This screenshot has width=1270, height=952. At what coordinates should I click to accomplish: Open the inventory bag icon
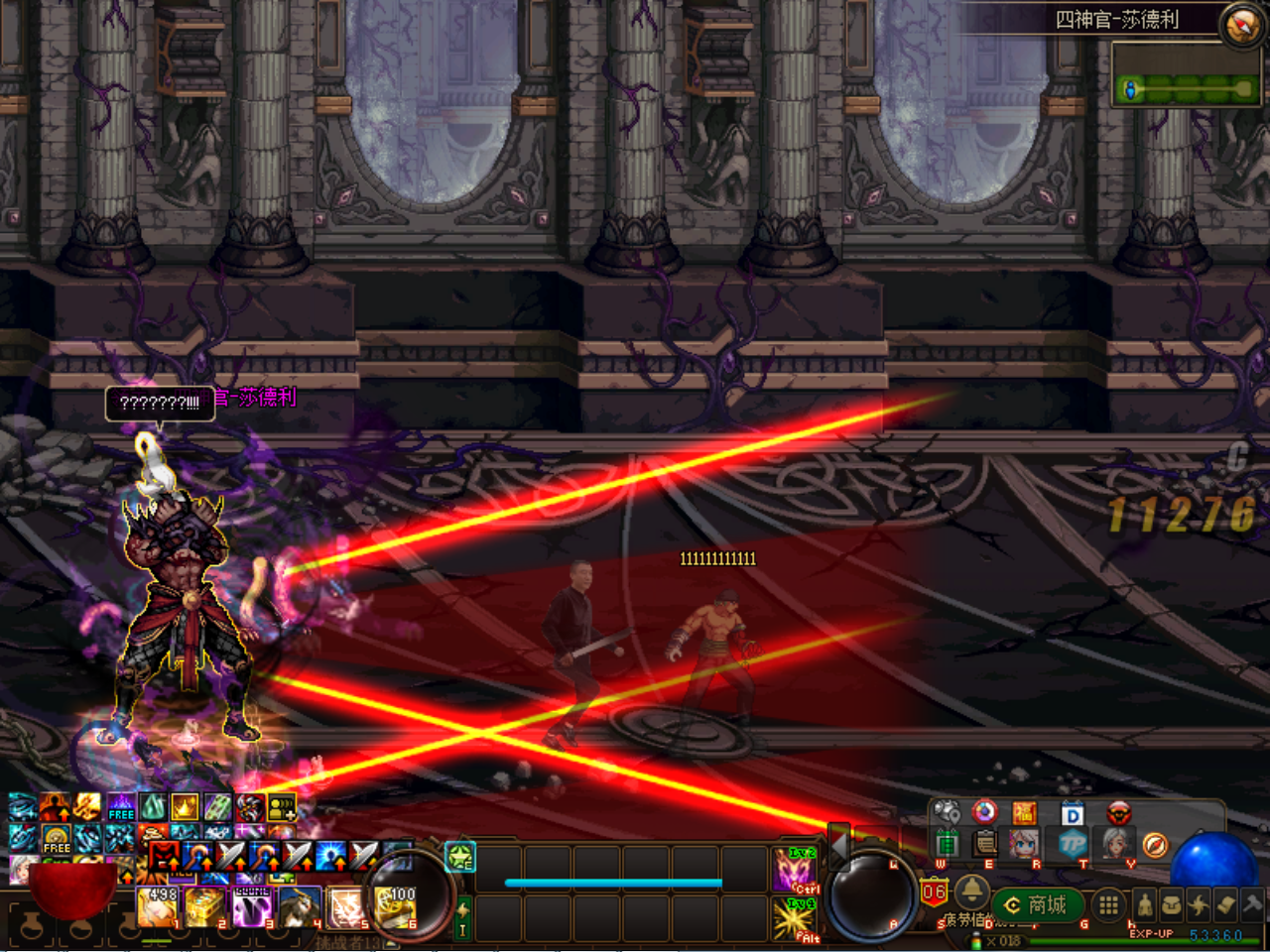point(1173,904)
